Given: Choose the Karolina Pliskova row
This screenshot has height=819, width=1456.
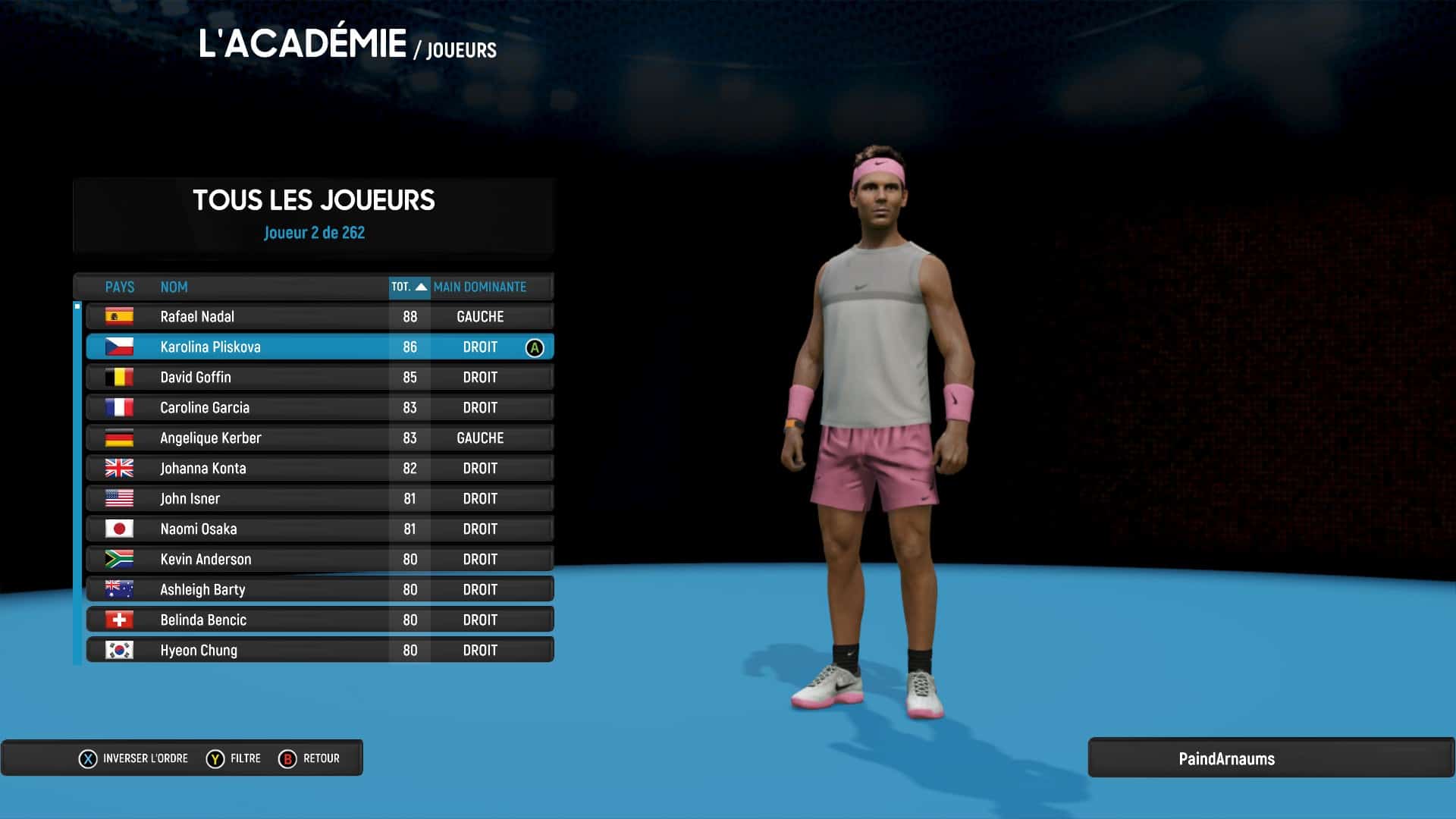Looking at the screenshot, I should pyautogui.click(x=319, y=347).
